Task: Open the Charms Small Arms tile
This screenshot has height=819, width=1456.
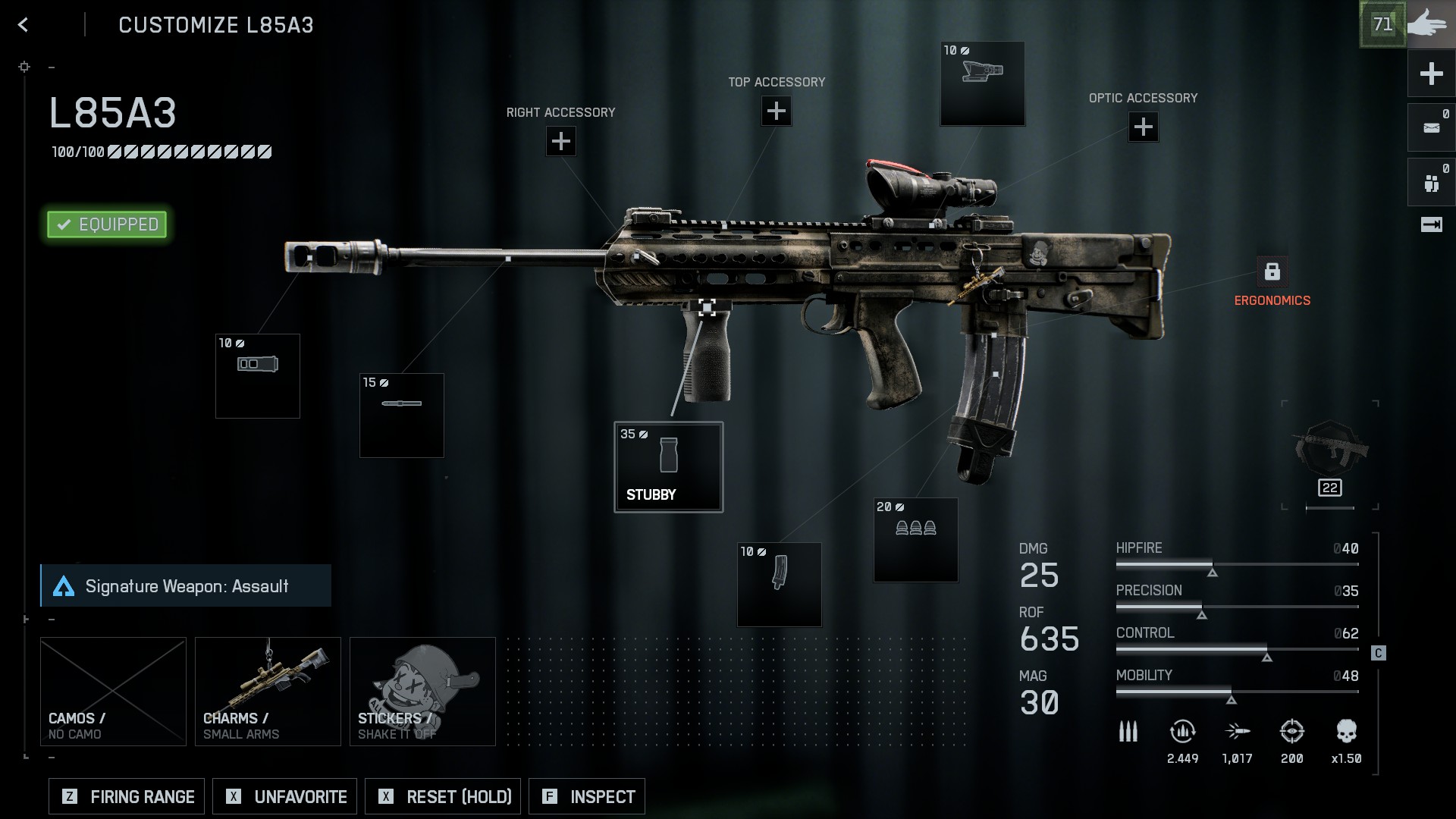Action: point(268,692)
